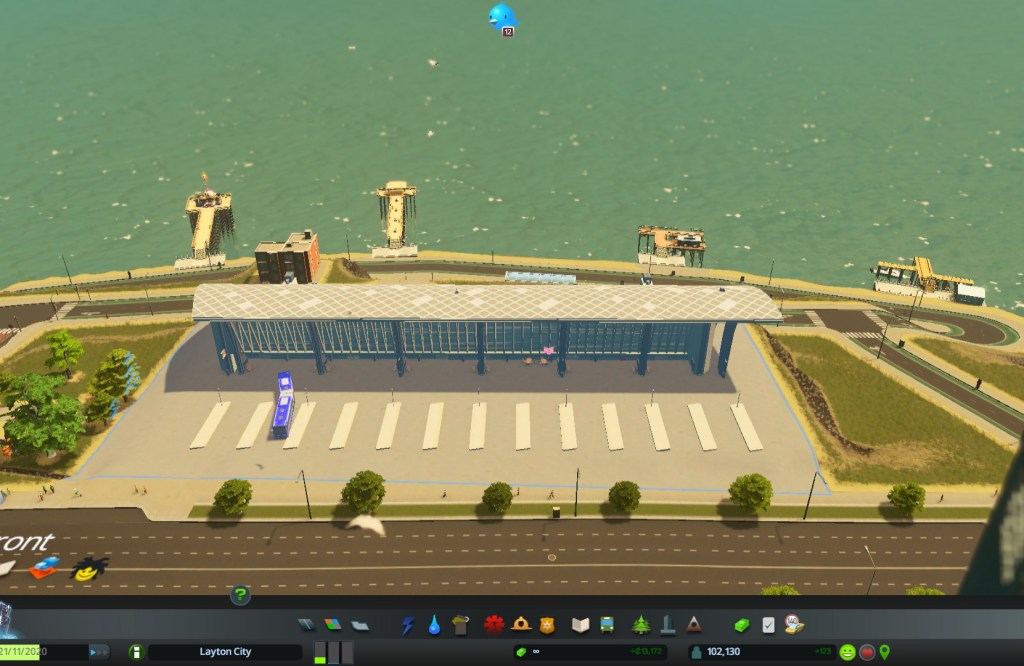Select the Electricity lightning bolt menu
The width and height of the screenshot is (1024, 666).
[408, 625]
